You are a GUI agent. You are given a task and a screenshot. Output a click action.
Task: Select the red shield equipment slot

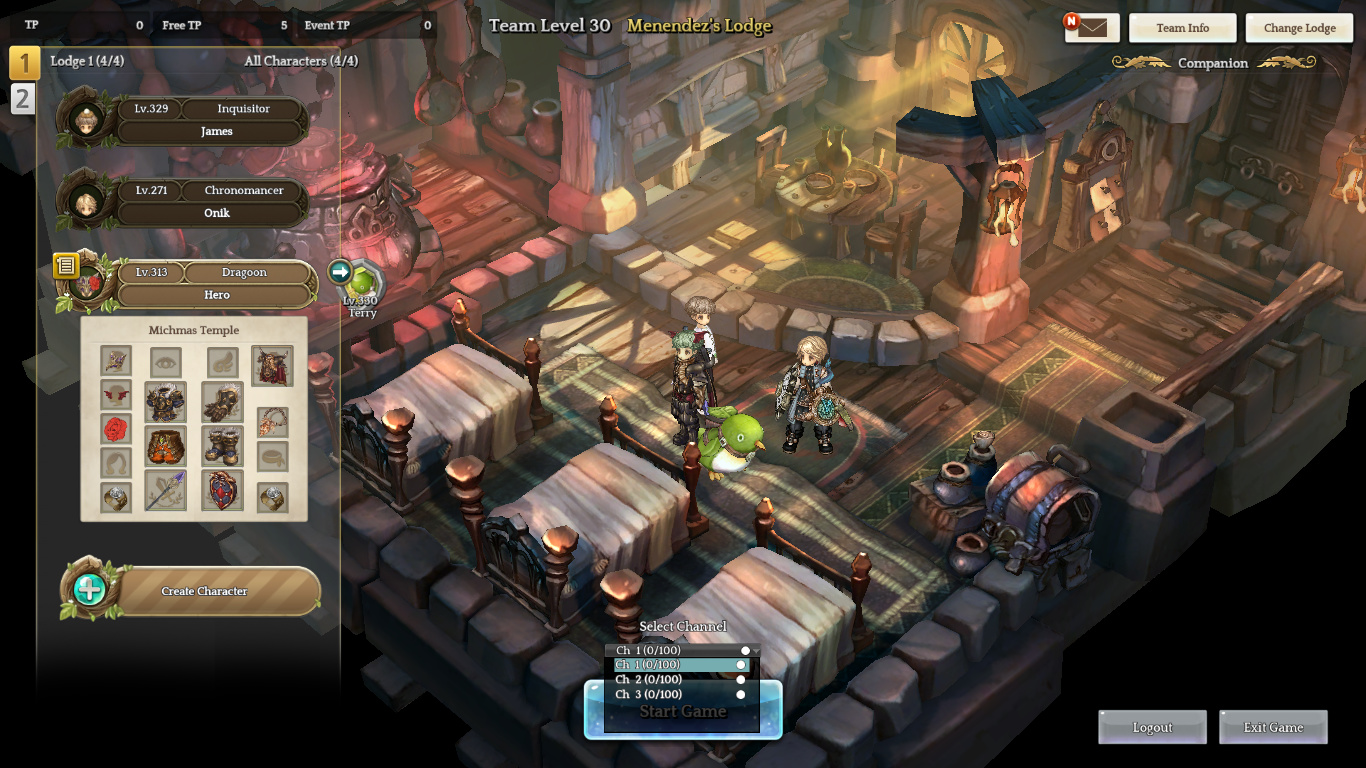(x=222, y=491)
